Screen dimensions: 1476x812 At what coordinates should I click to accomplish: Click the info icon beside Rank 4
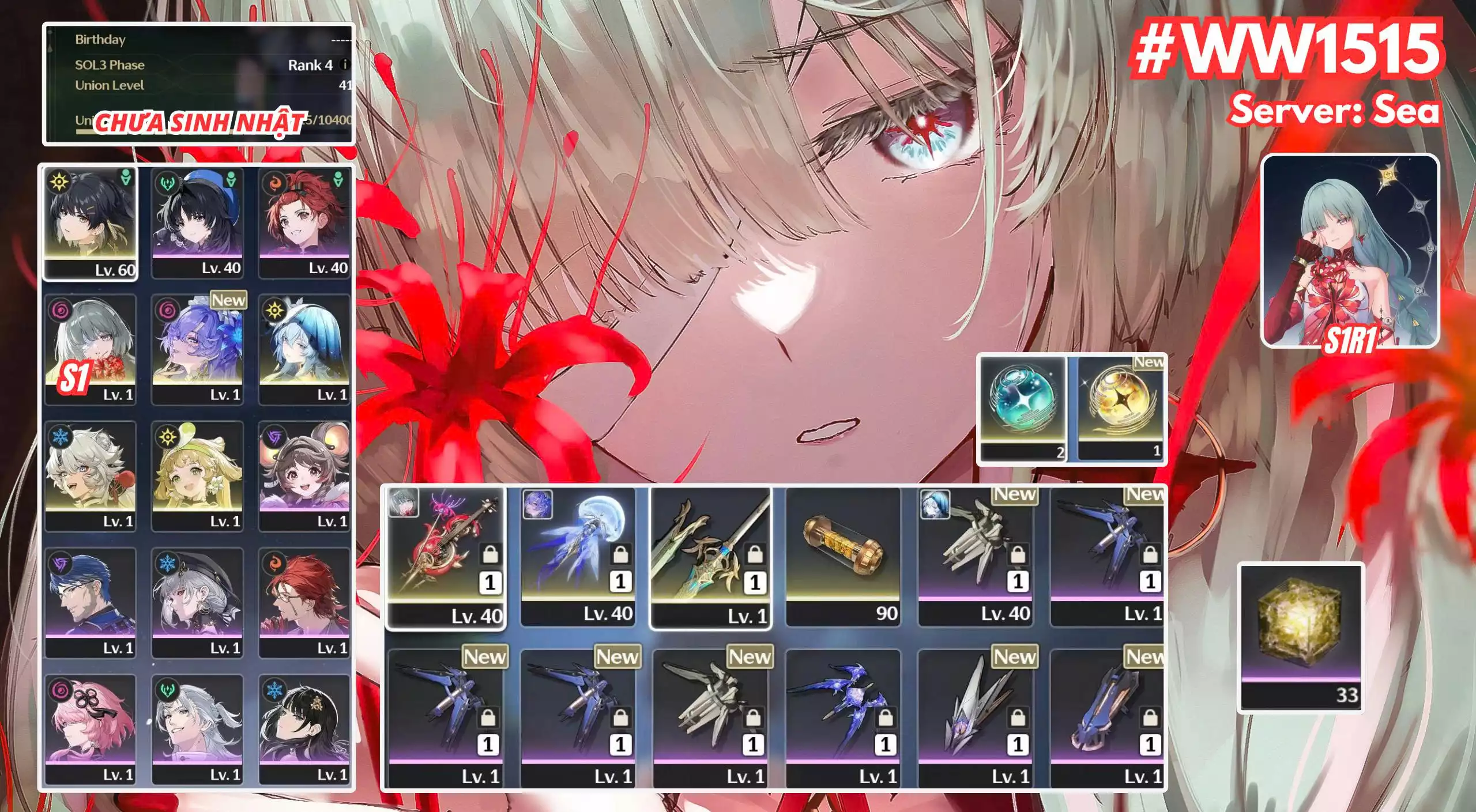(345, 65)
